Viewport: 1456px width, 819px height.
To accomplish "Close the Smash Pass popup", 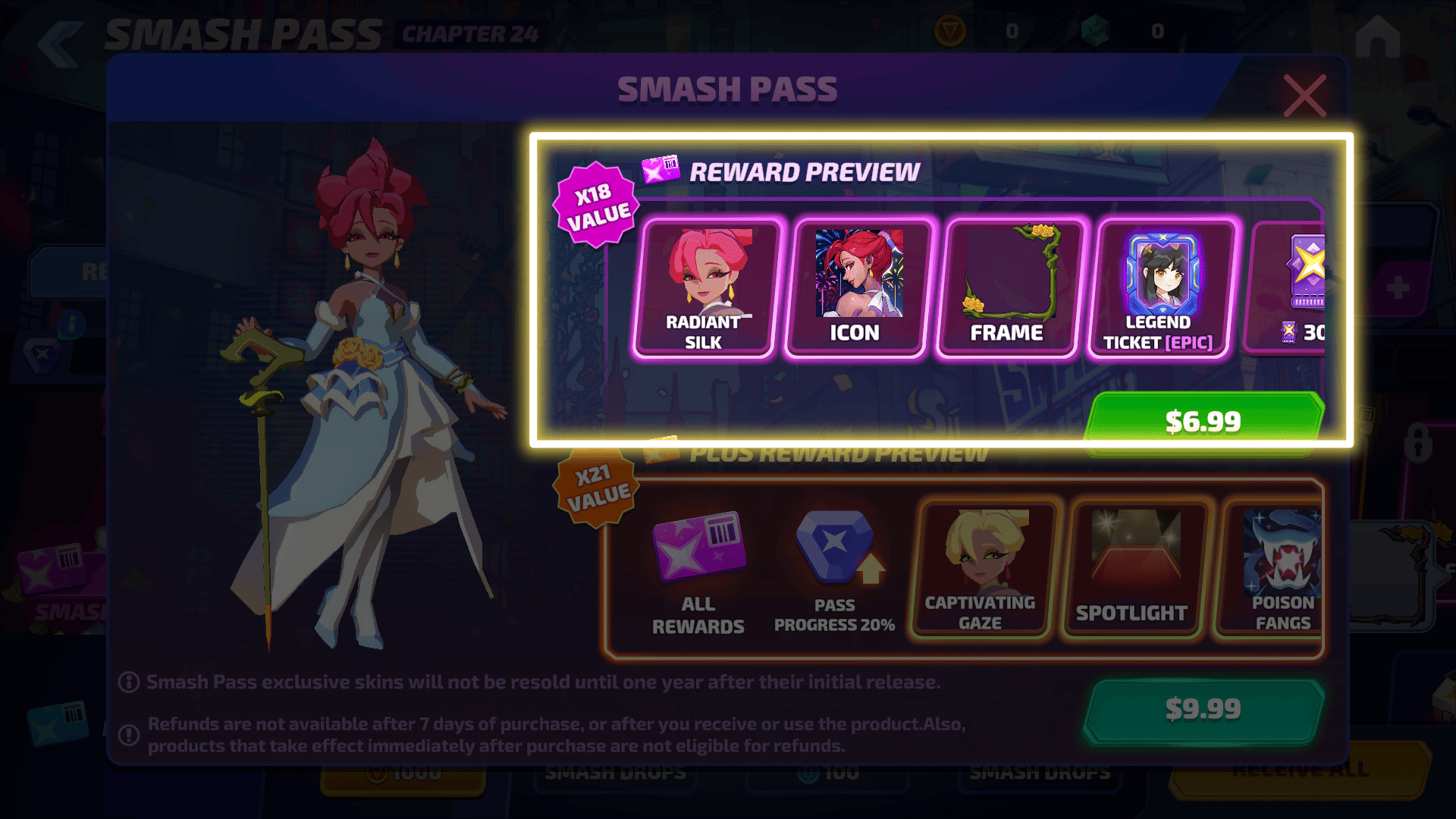I will coord(1304,96).
